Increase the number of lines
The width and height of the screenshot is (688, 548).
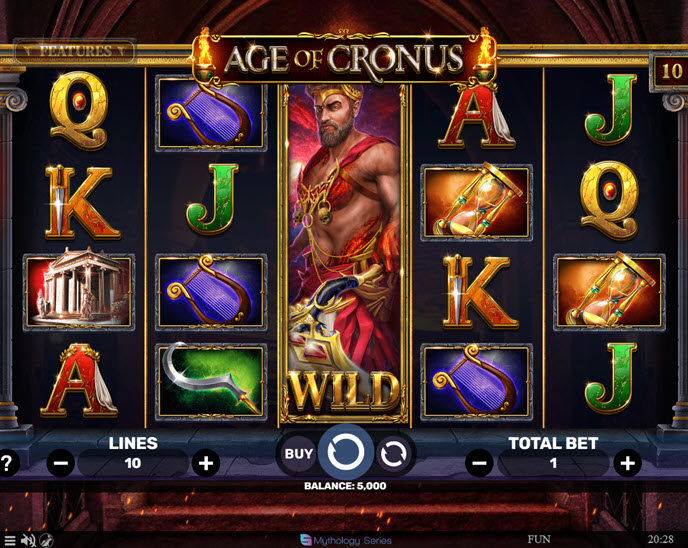(x=206, y=463)
